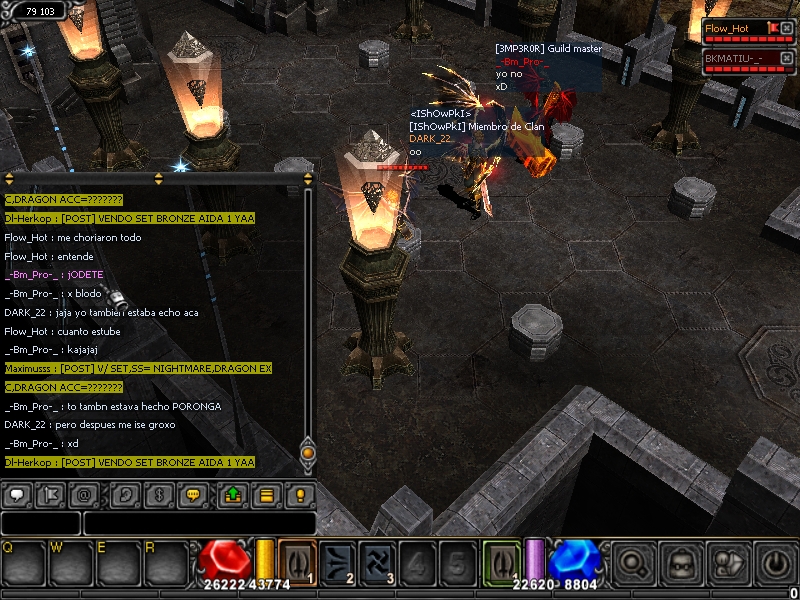Focus the wide chat message input field

click(199, 523)
